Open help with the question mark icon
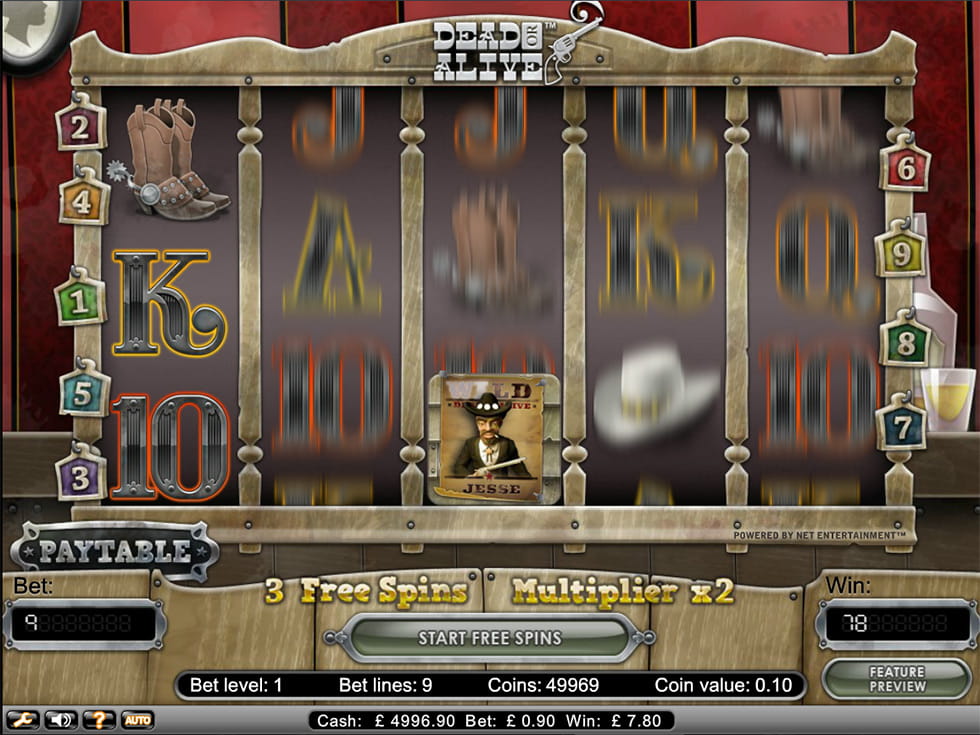 pyautogui.click(x=98, y=719)
